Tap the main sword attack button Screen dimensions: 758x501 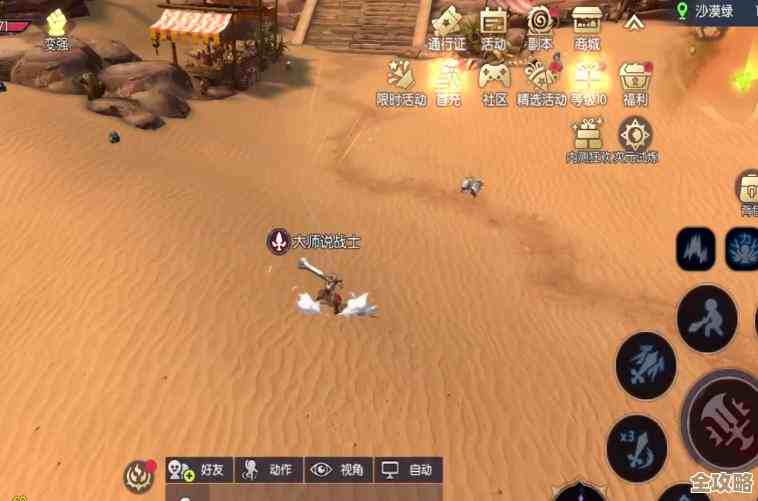pos(724,418)
